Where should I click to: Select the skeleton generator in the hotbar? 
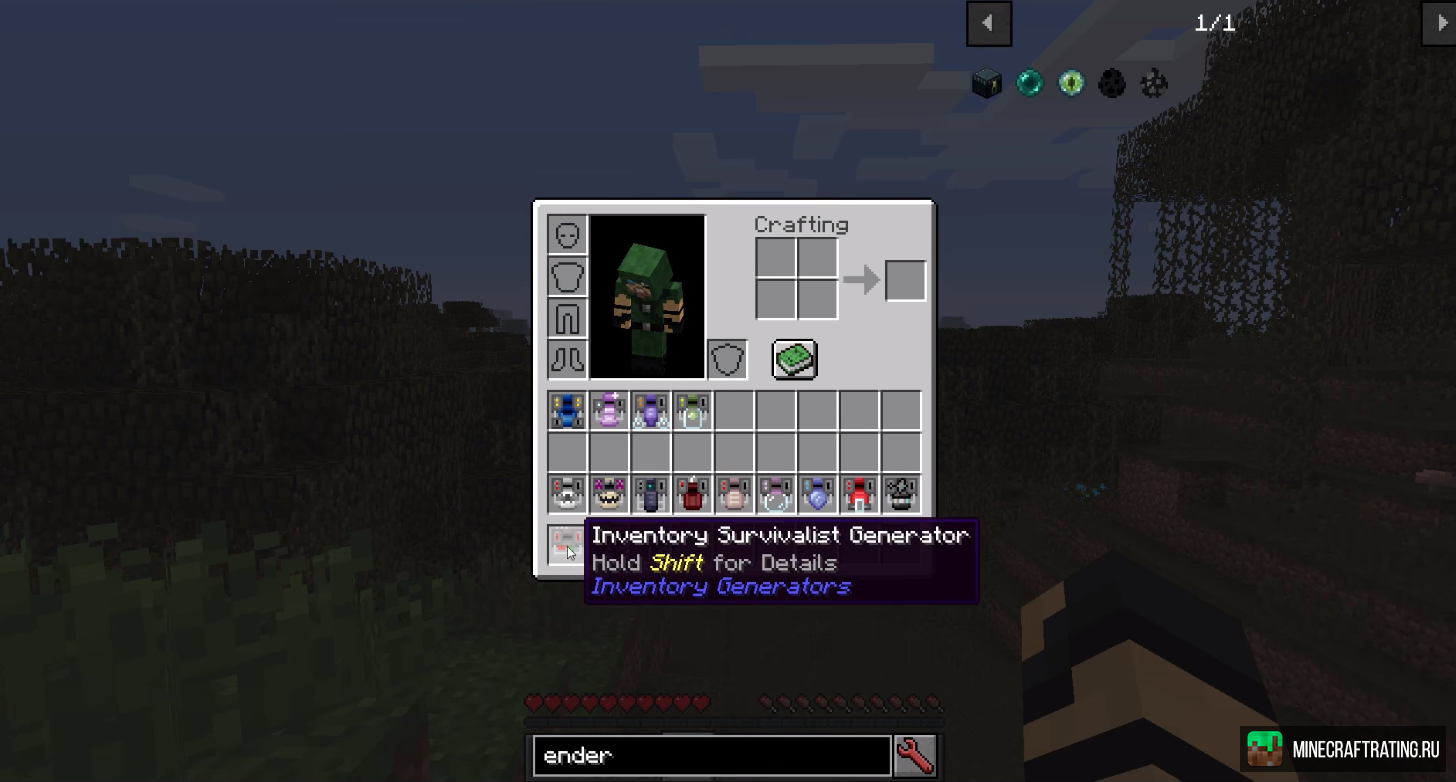[x=567, y=491]
